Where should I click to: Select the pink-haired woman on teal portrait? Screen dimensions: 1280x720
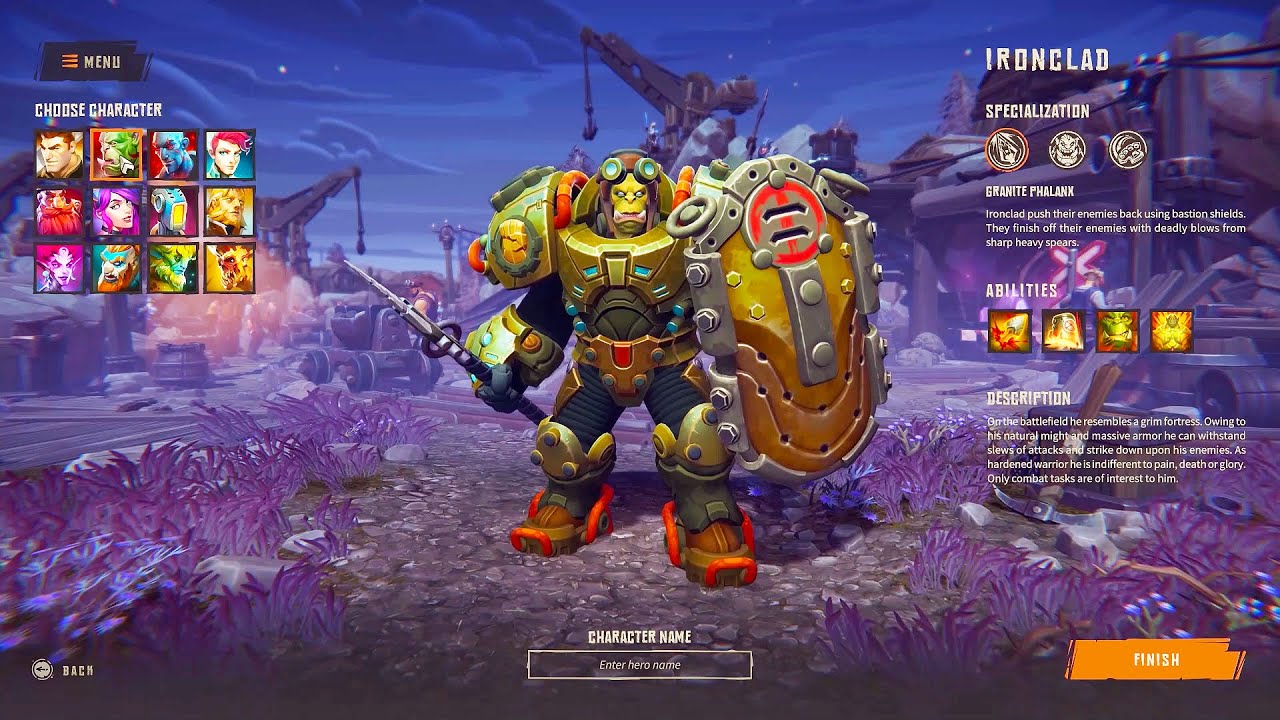click(x=230, y=155)
